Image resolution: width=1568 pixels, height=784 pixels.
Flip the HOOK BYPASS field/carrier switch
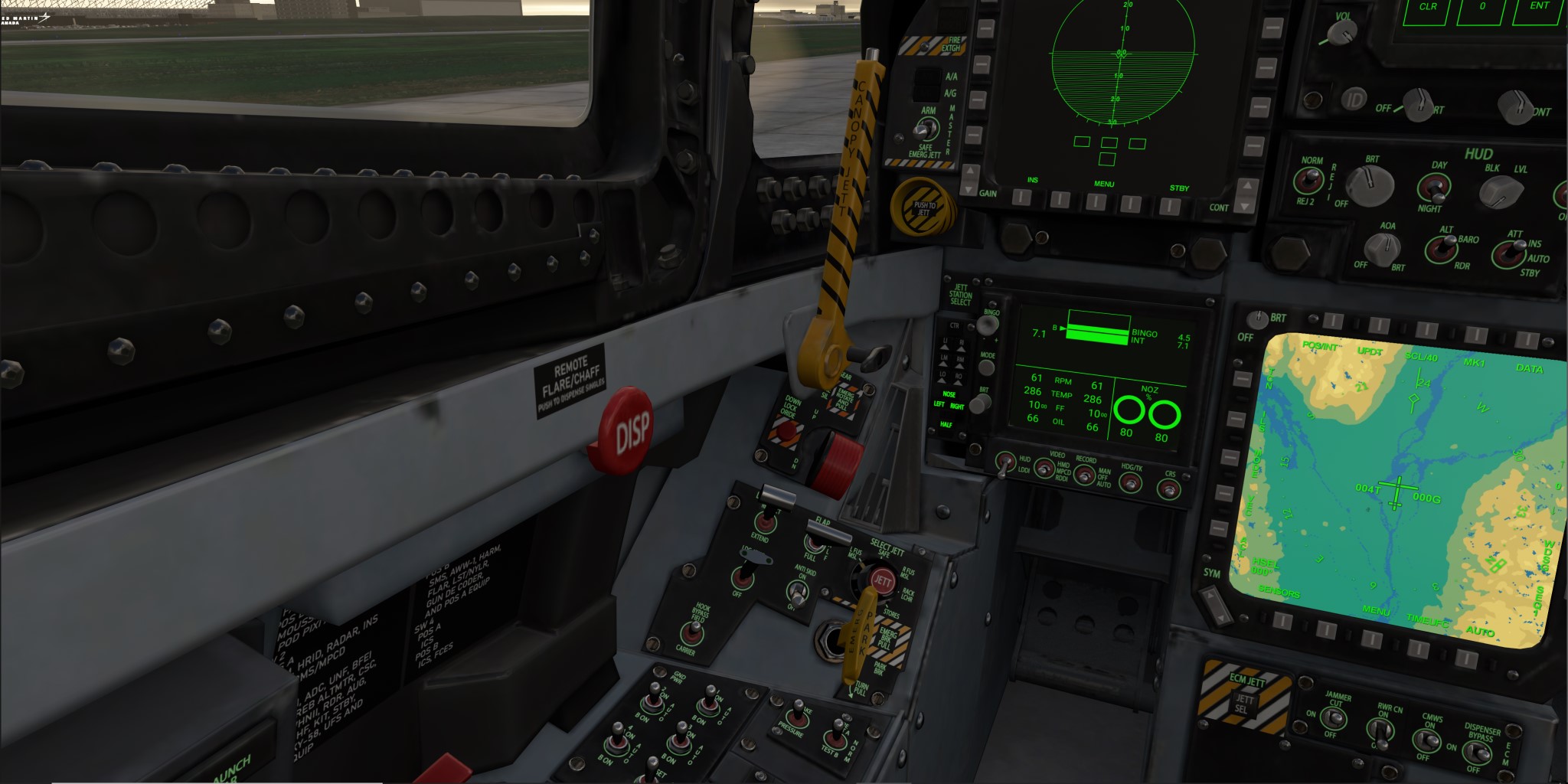[694, 632]
